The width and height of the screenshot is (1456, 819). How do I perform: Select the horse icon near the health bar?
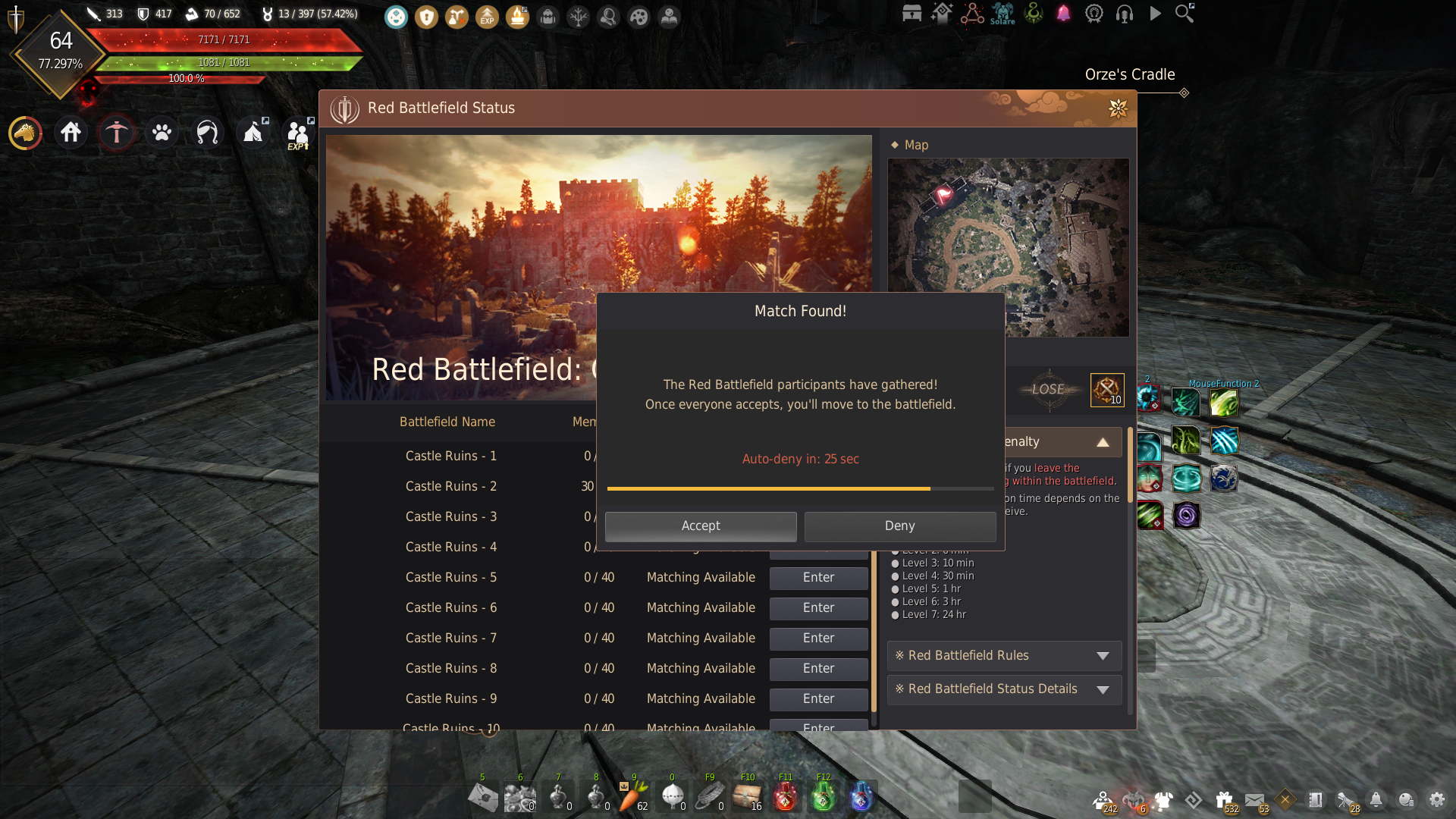pyautogui.click(x=25, y=132)
